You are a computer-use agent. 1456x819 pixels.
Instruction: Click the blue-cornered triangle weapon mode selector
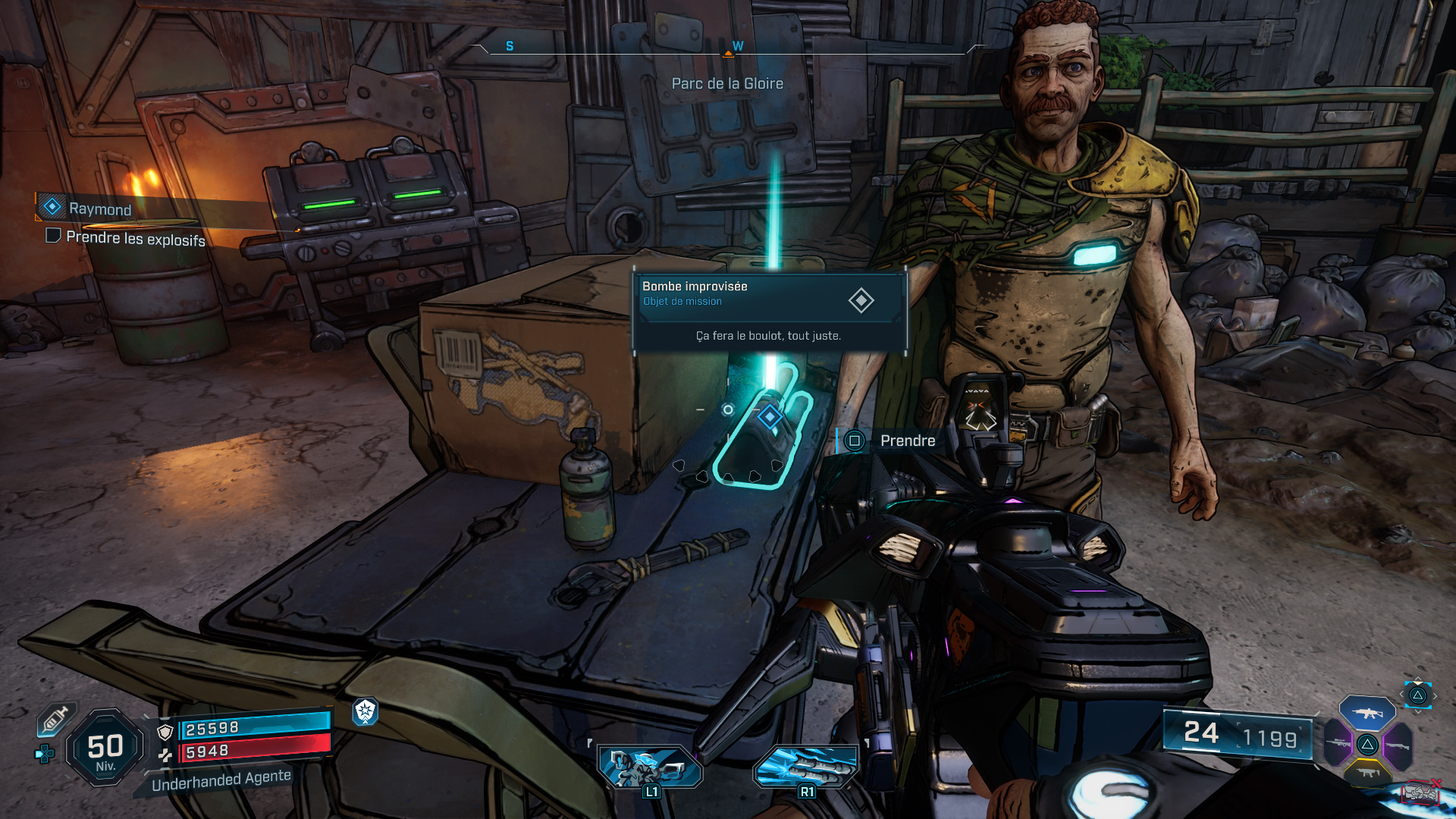pyautogui.click(x=1417, y=695)
